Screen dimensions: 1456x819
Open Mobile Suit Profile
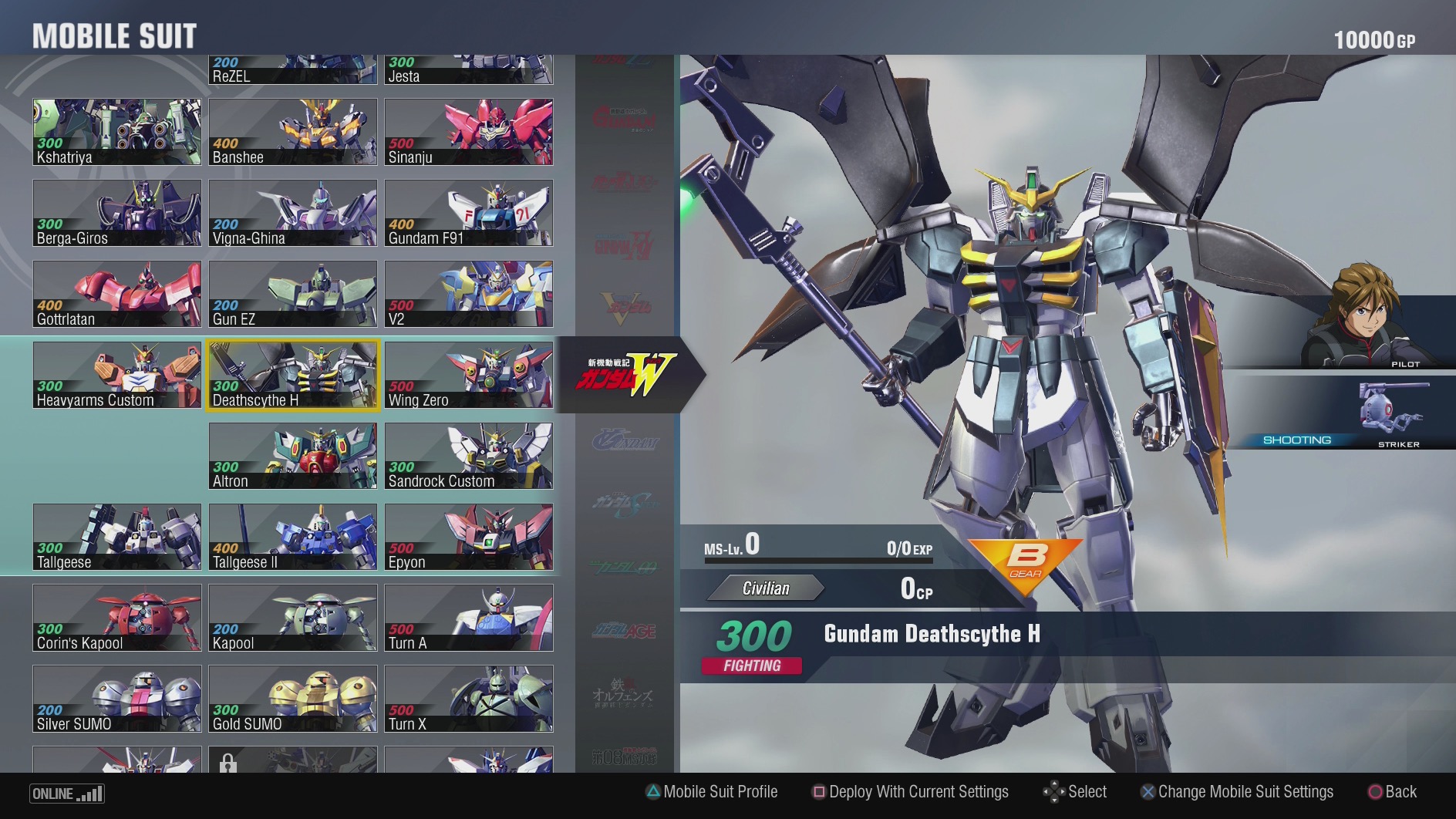coord(712,792)
